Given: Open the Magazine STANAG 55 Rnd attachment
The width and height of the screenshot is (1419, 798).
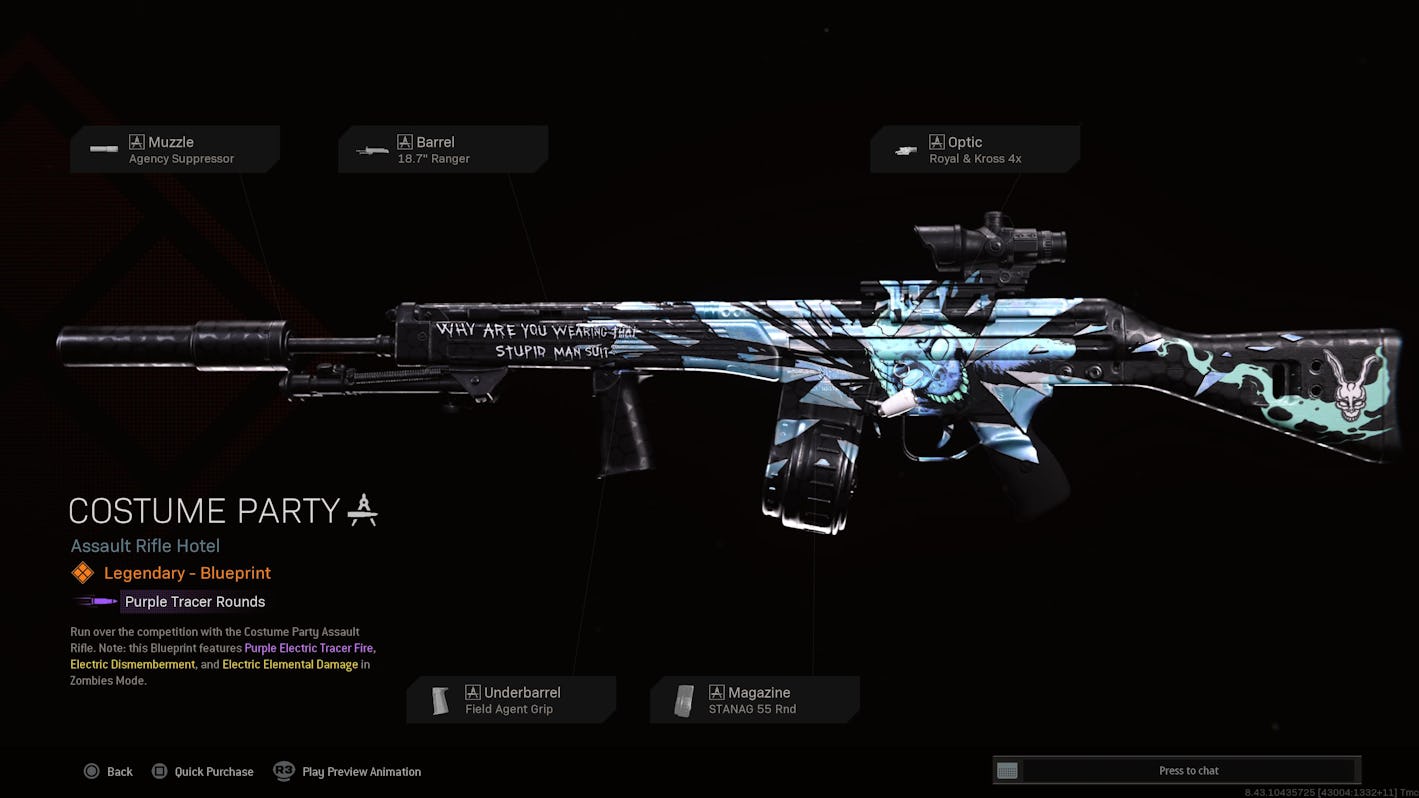Looking at the screenshot, I should click(x=755, y=700).
